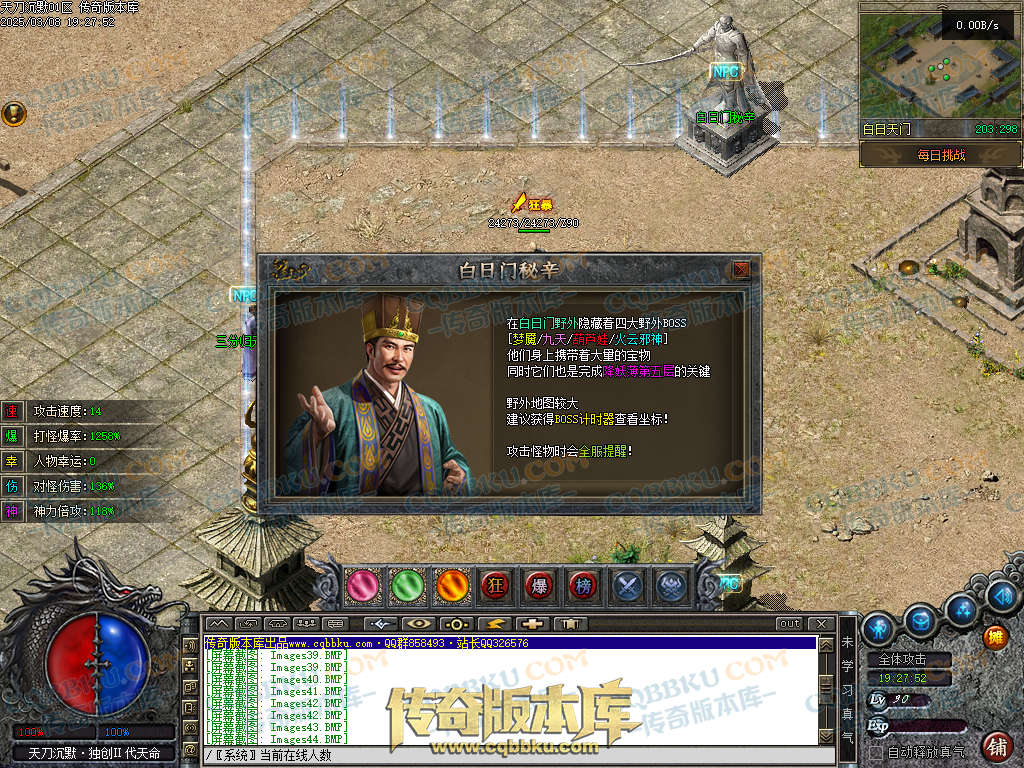Use the green orb hotbar item
The width and height of the screenshot is (1024, 768).
(x=407, y=586)
